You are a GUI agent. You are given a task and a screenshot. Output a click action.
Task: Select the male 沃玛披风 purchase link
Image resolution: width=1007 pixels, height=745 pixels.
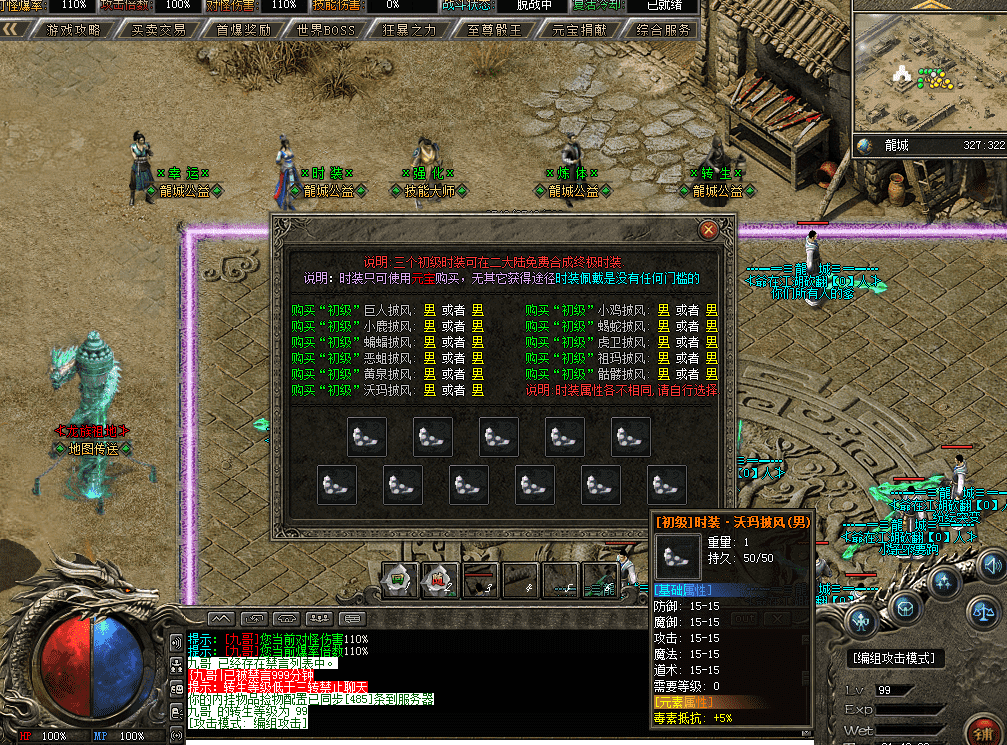[429, 390]
